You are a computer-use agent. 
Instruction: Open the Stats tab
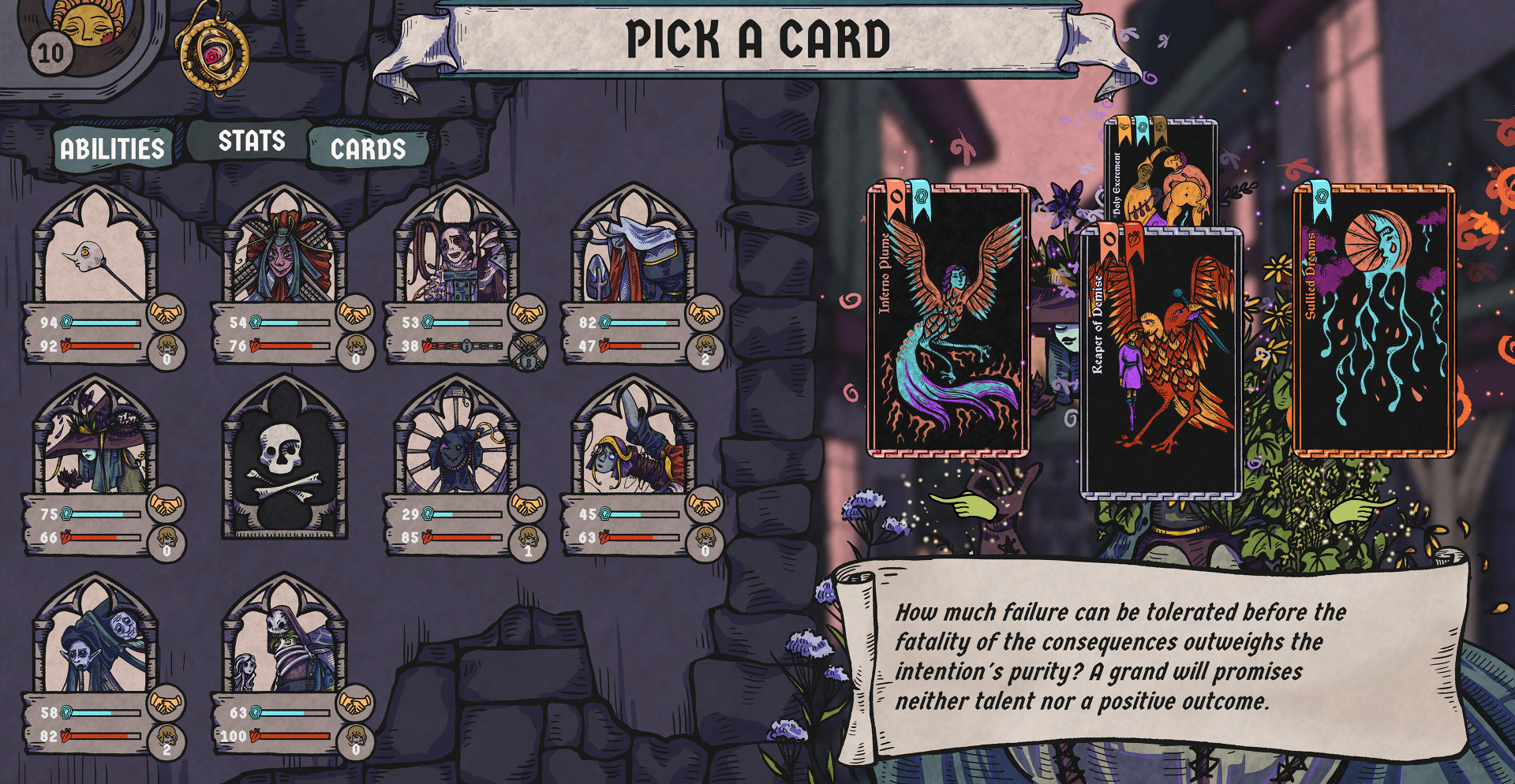click(x=252, y=141)
